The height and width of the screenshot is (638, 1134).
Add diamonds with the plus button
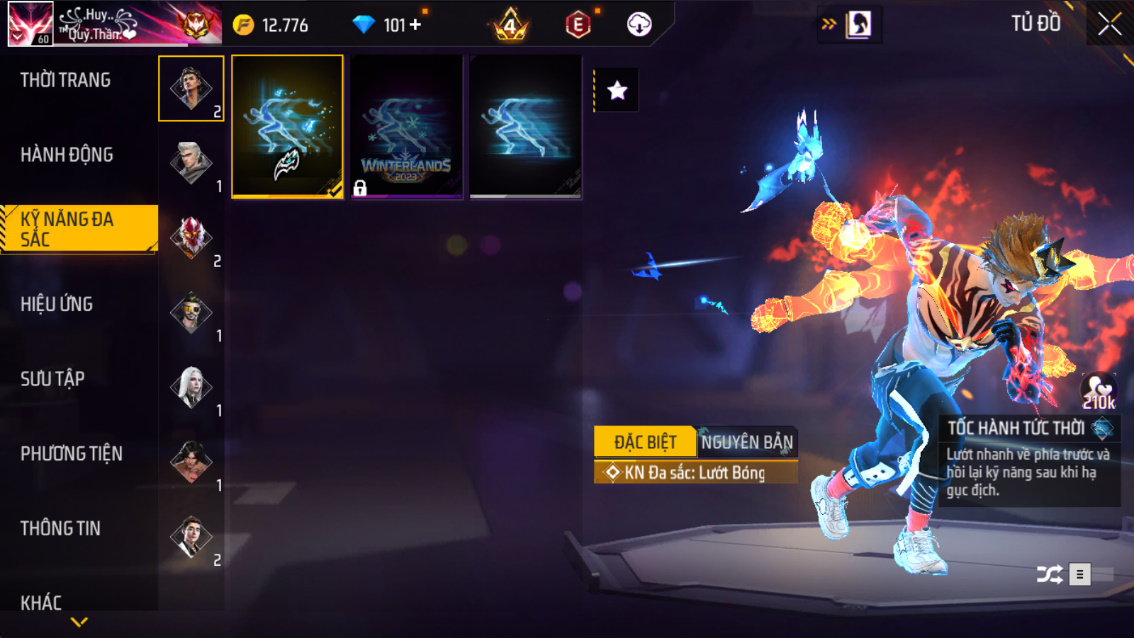click(416, 25)
